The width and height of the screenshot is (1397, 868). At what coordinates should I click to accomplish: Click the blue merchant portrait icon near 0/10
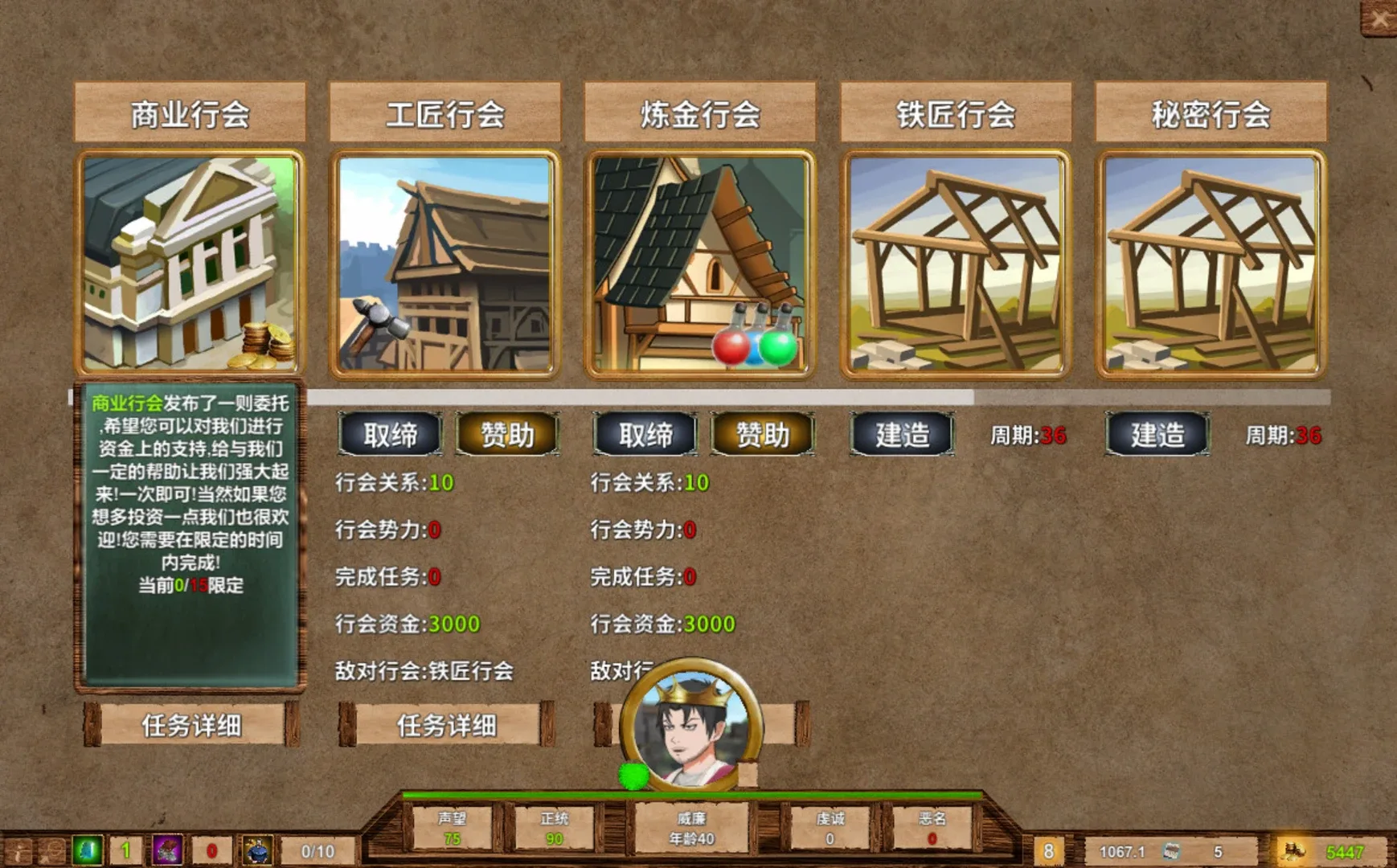256,850
